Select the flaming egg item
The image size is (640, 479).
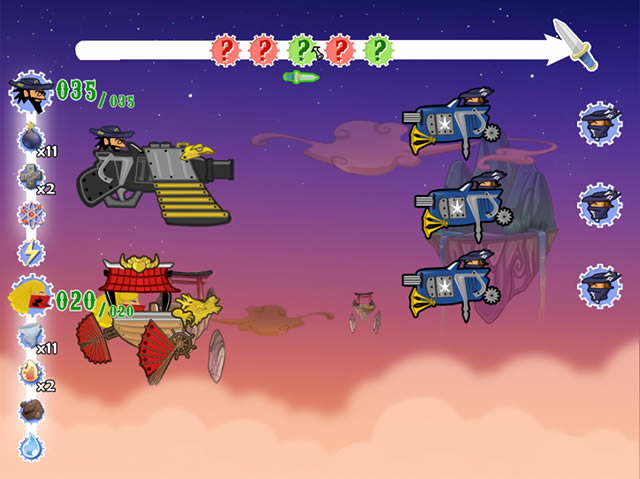(x=30, y=373)
